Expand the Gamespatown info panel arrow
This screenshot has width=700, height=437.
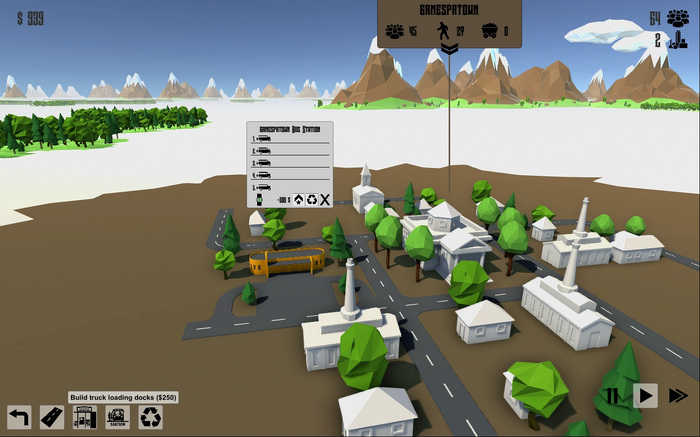coord(449,49)
